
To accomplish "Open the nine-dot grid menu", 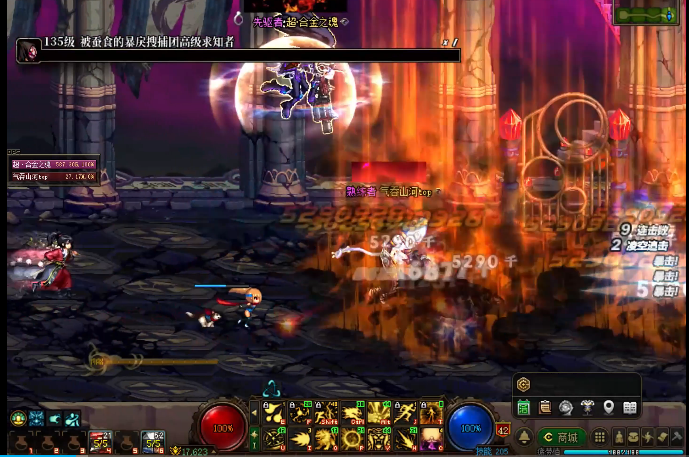I will click(600, 437).
